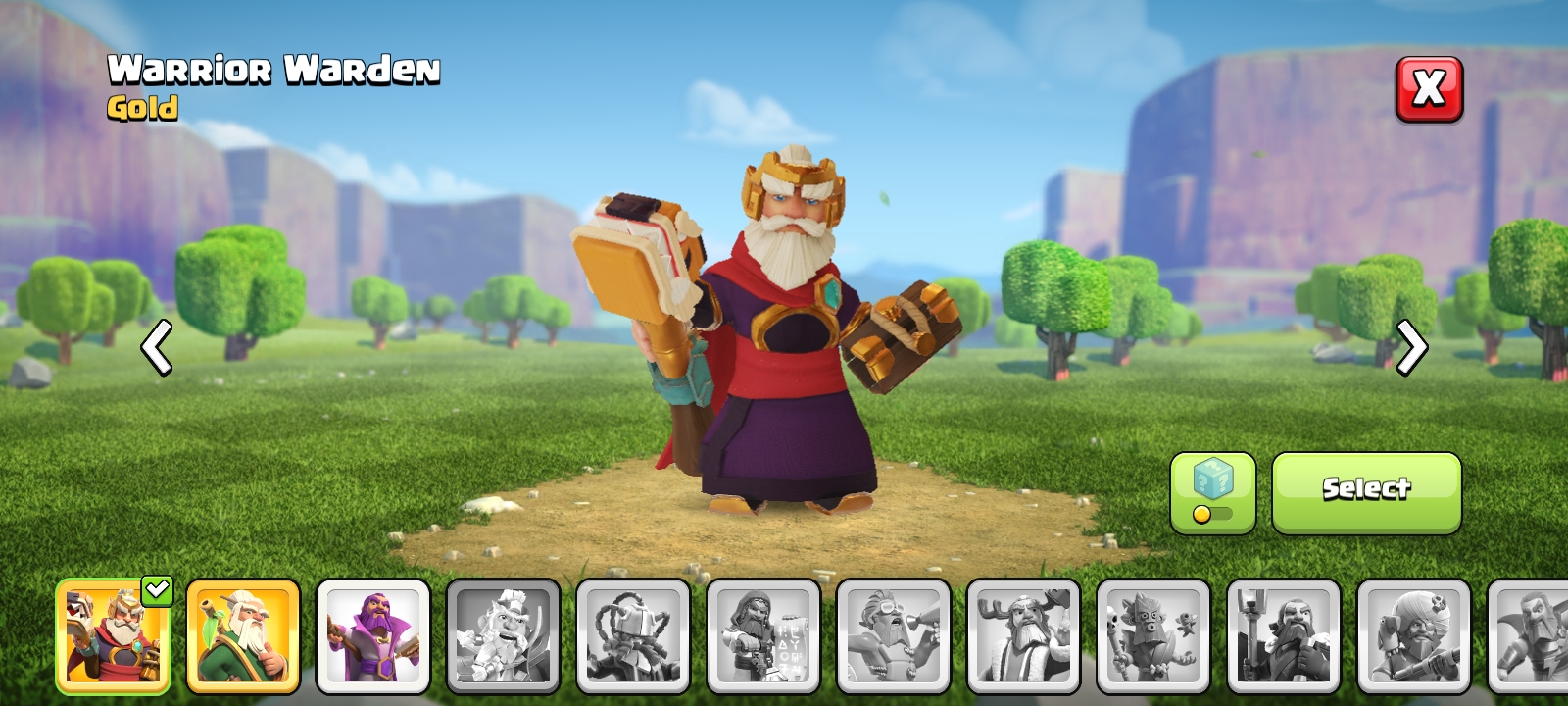Select the totem-masked Warden skin

[1152, 635]
